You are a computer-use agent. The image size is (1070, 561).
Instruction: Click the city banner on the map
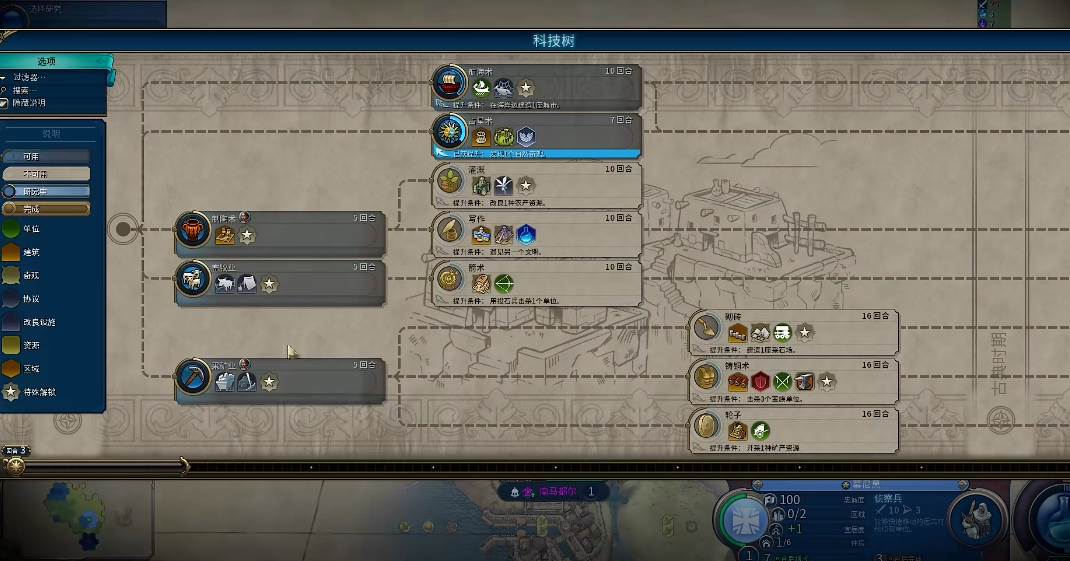[x=552, y=492]
